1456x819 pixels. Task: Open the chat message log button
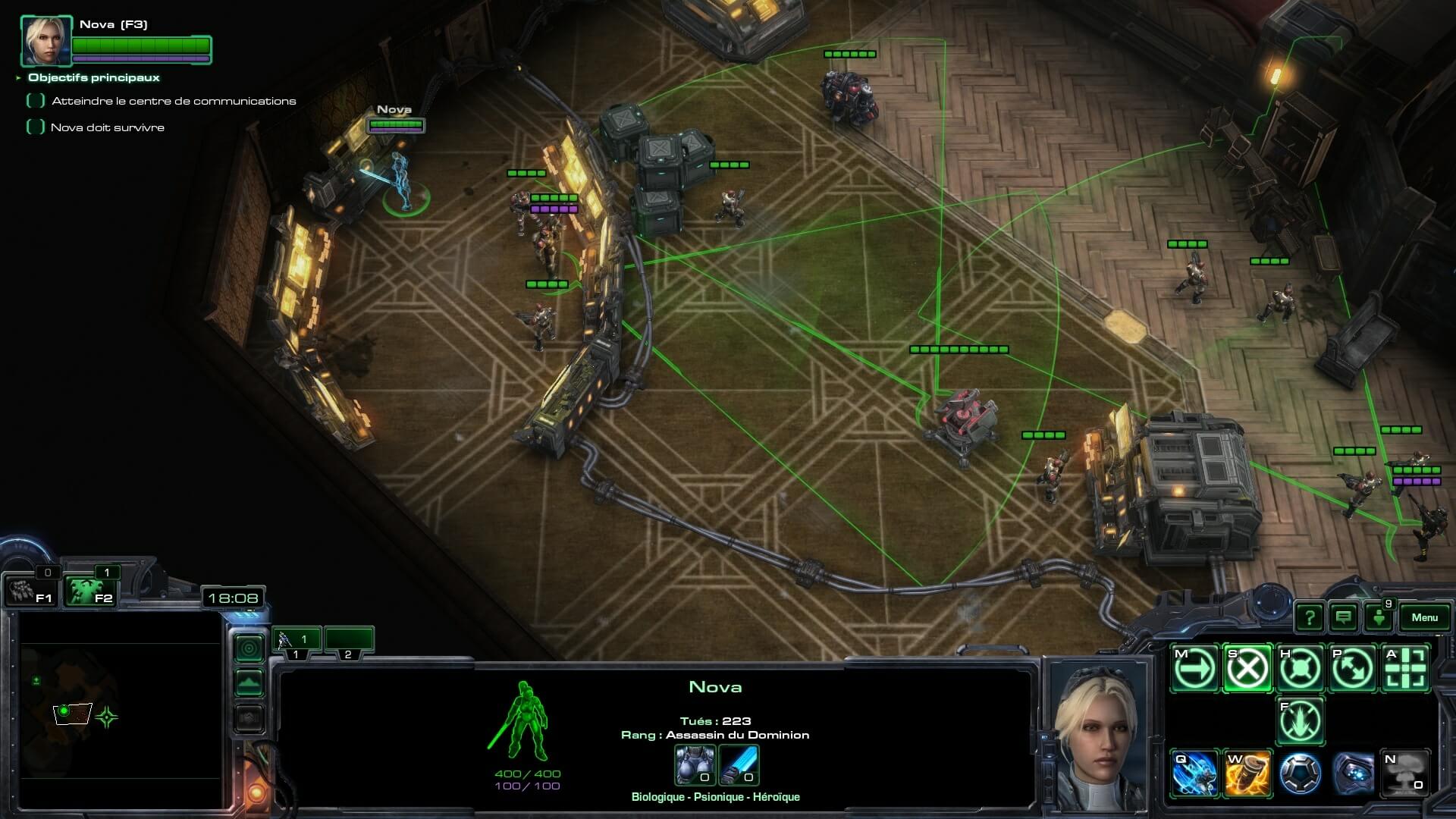(x=1343, y=617)
